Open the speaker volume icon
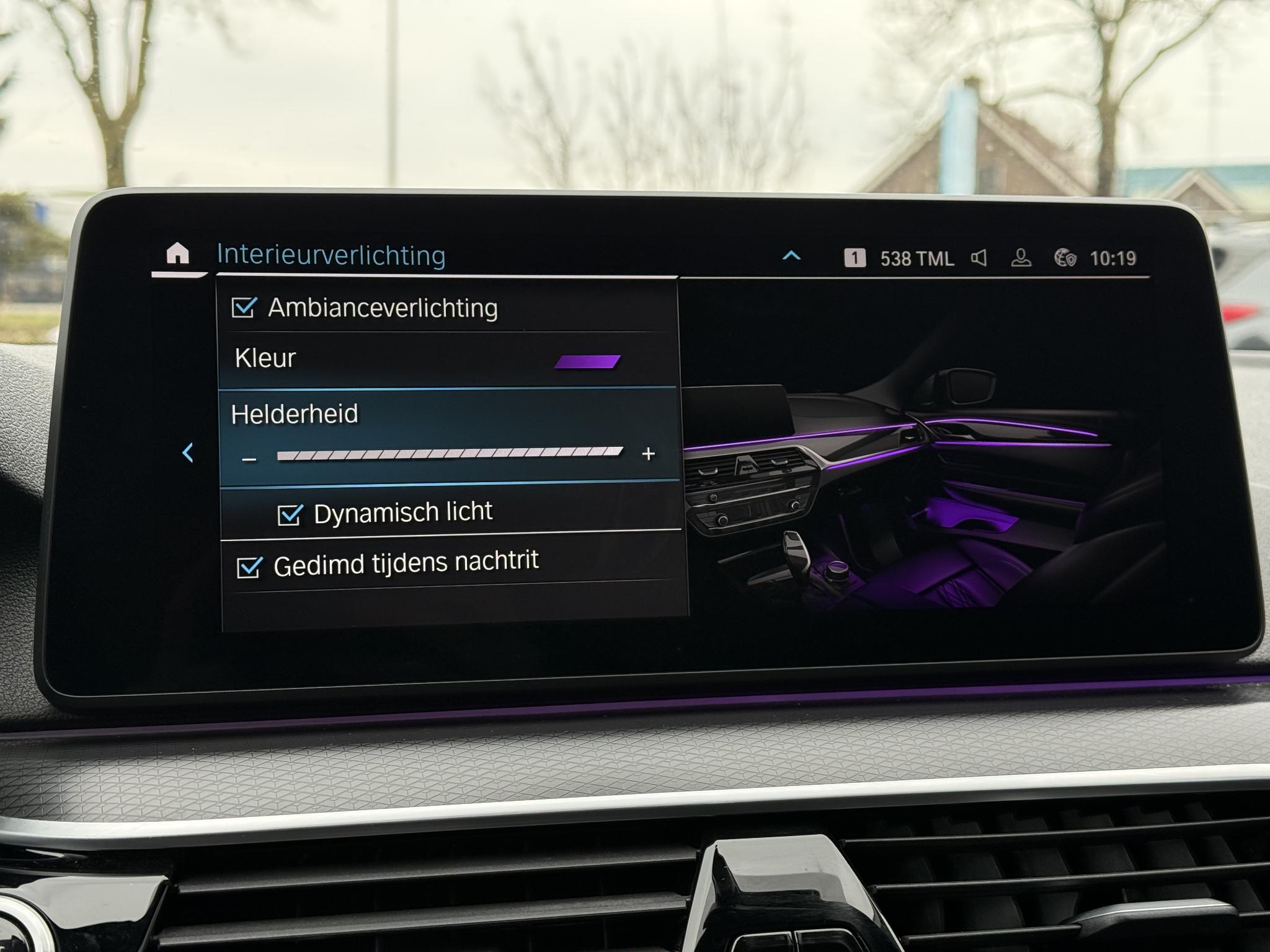Viewport: 1270px width, 952px height. pos(979,258)
